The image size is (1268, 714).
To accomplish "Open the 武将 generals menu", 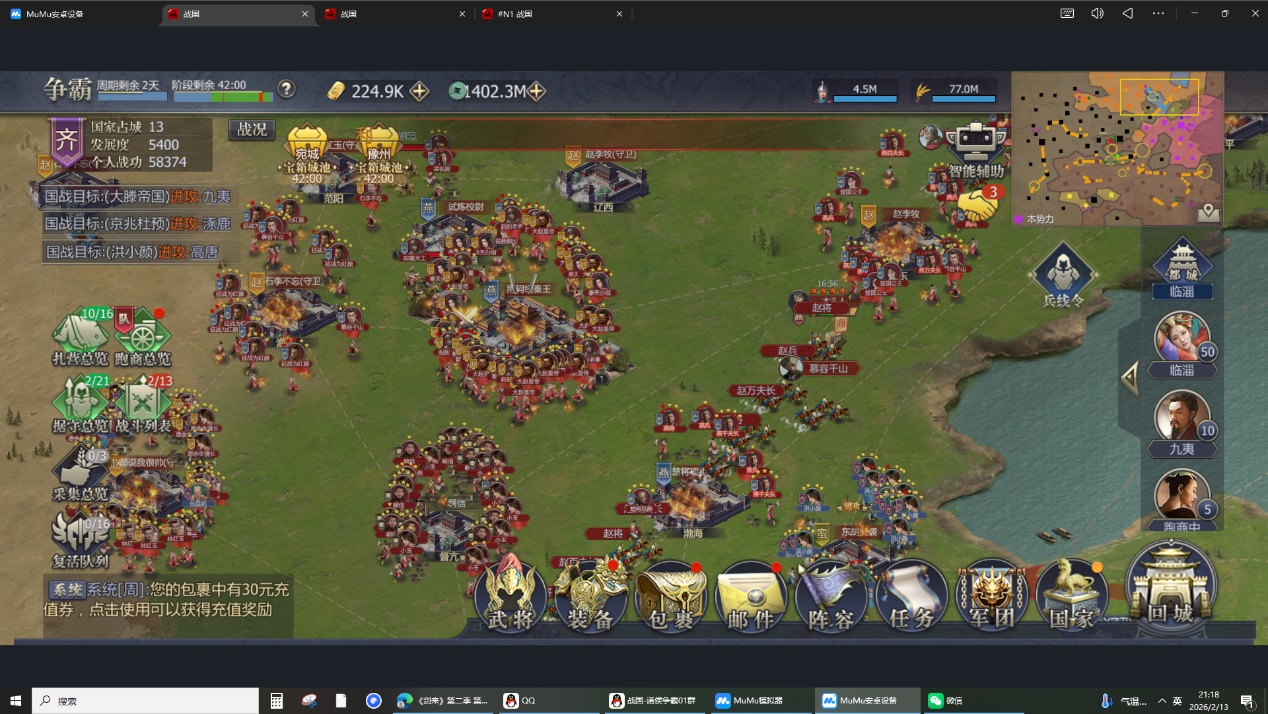I will [511, 596].
